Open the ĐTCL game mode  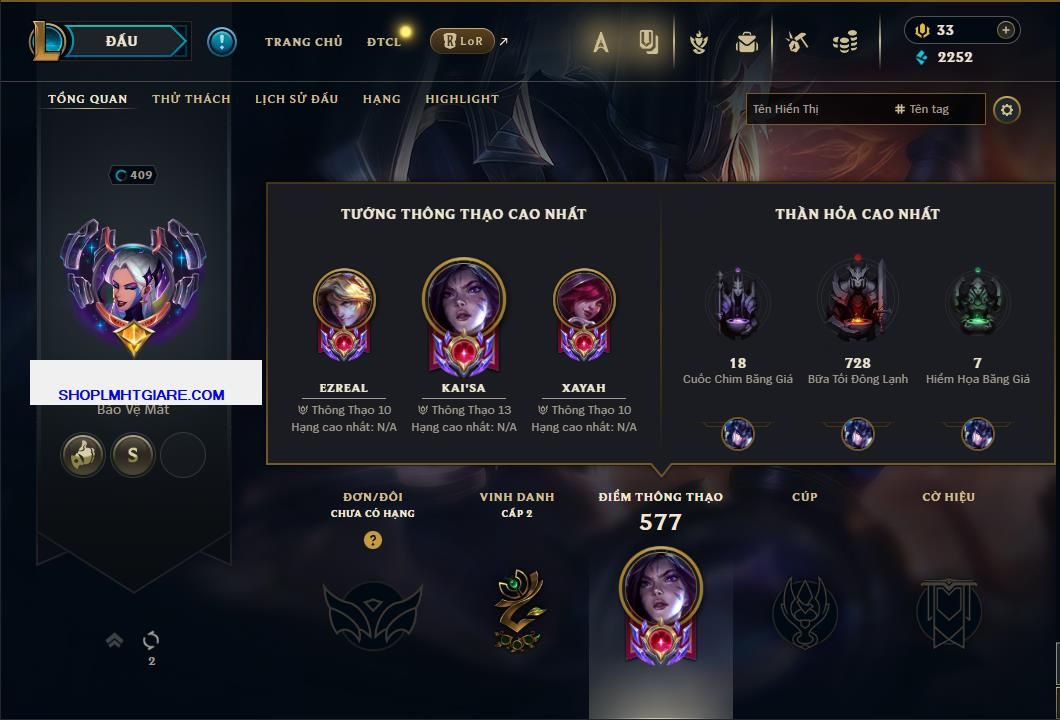[384, 42]
